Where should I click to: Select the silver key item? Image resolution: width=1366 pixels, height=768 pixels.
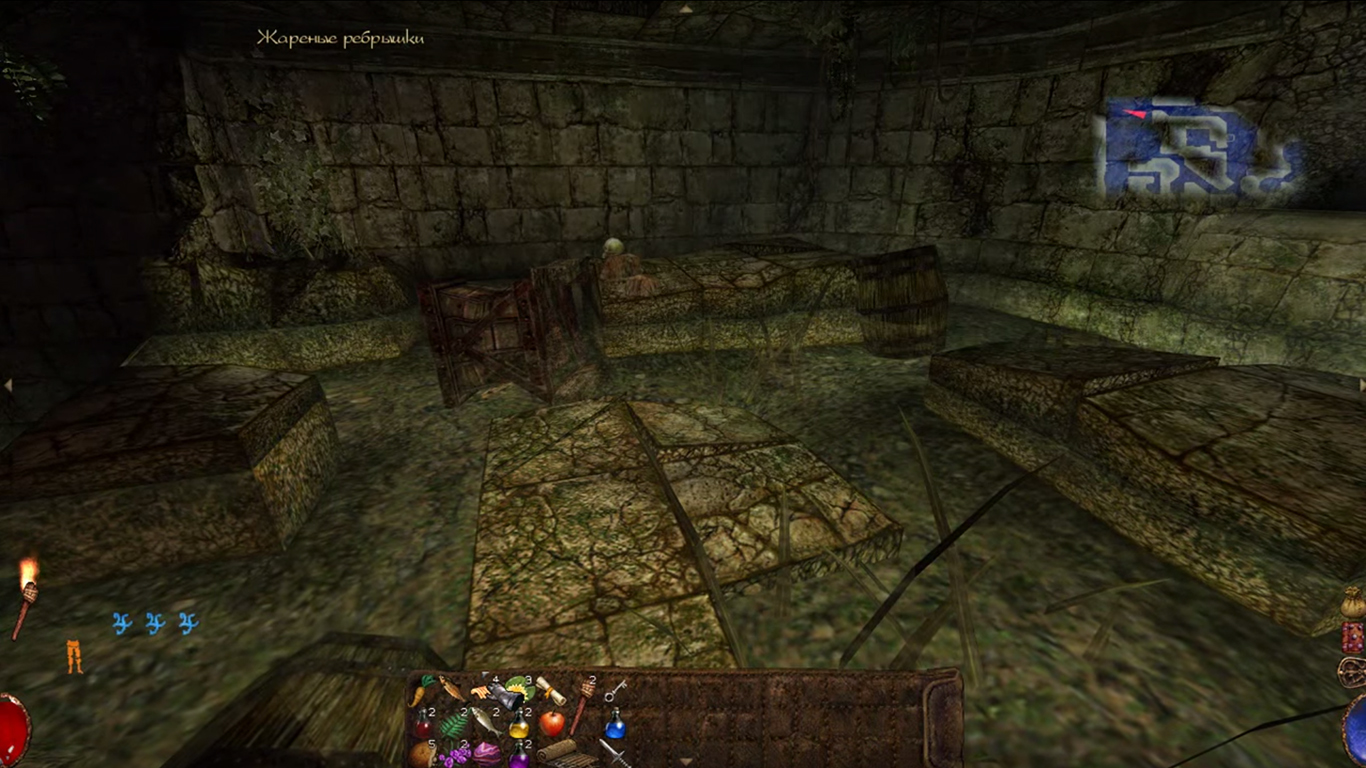[x=615, y=689]
